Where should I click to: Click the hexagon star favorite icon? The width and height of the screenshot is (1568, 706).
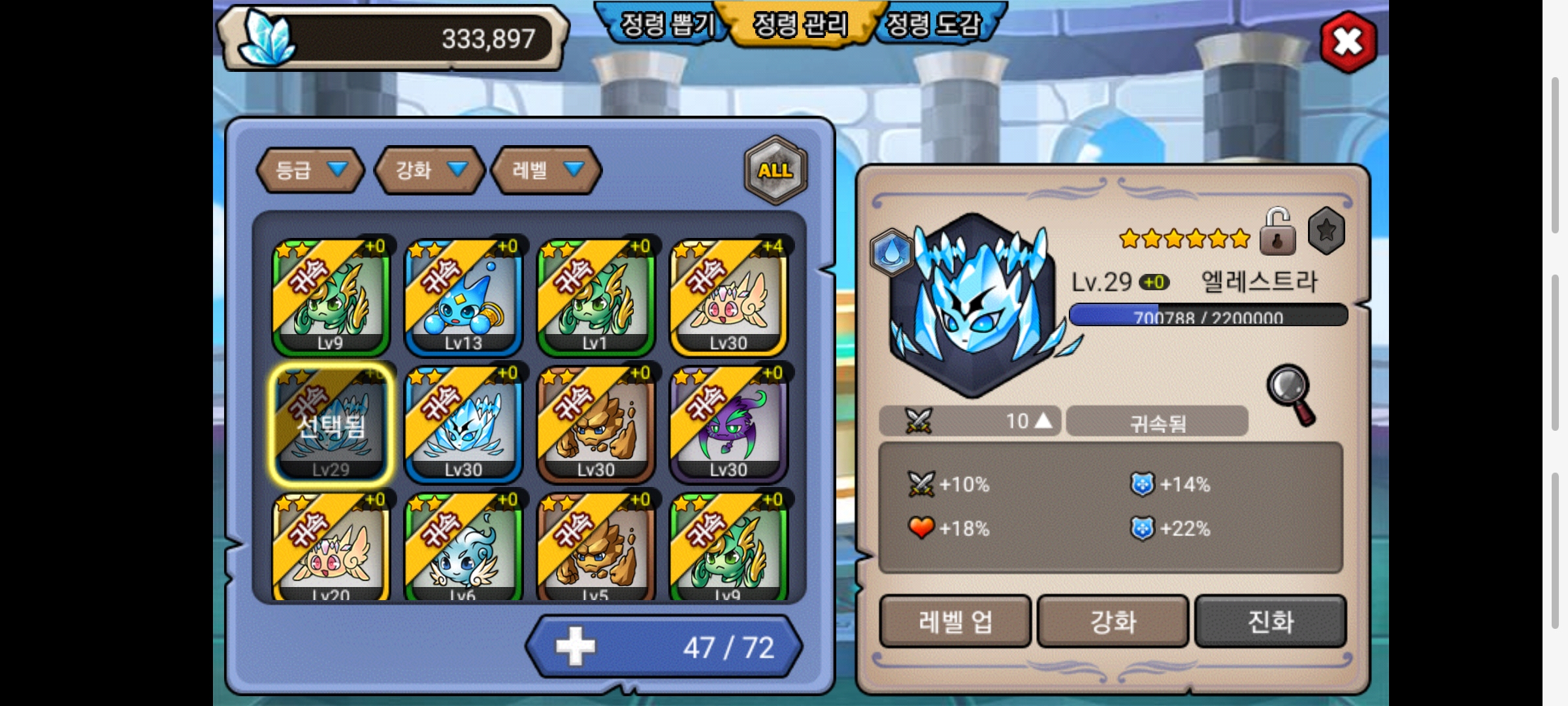(x=1326, y=230)
